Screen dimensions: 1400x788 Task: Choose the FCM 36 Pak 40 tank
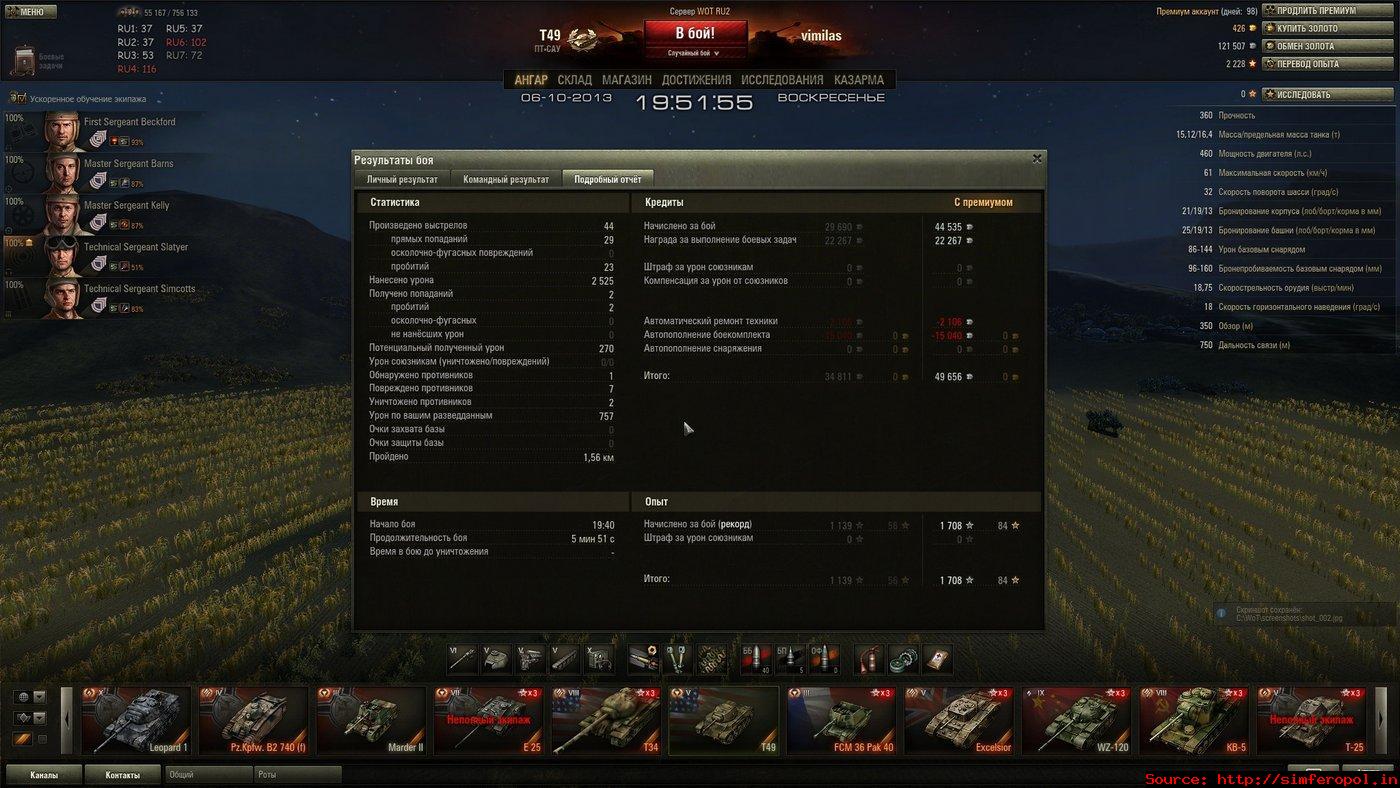click(x=840, y=720)
